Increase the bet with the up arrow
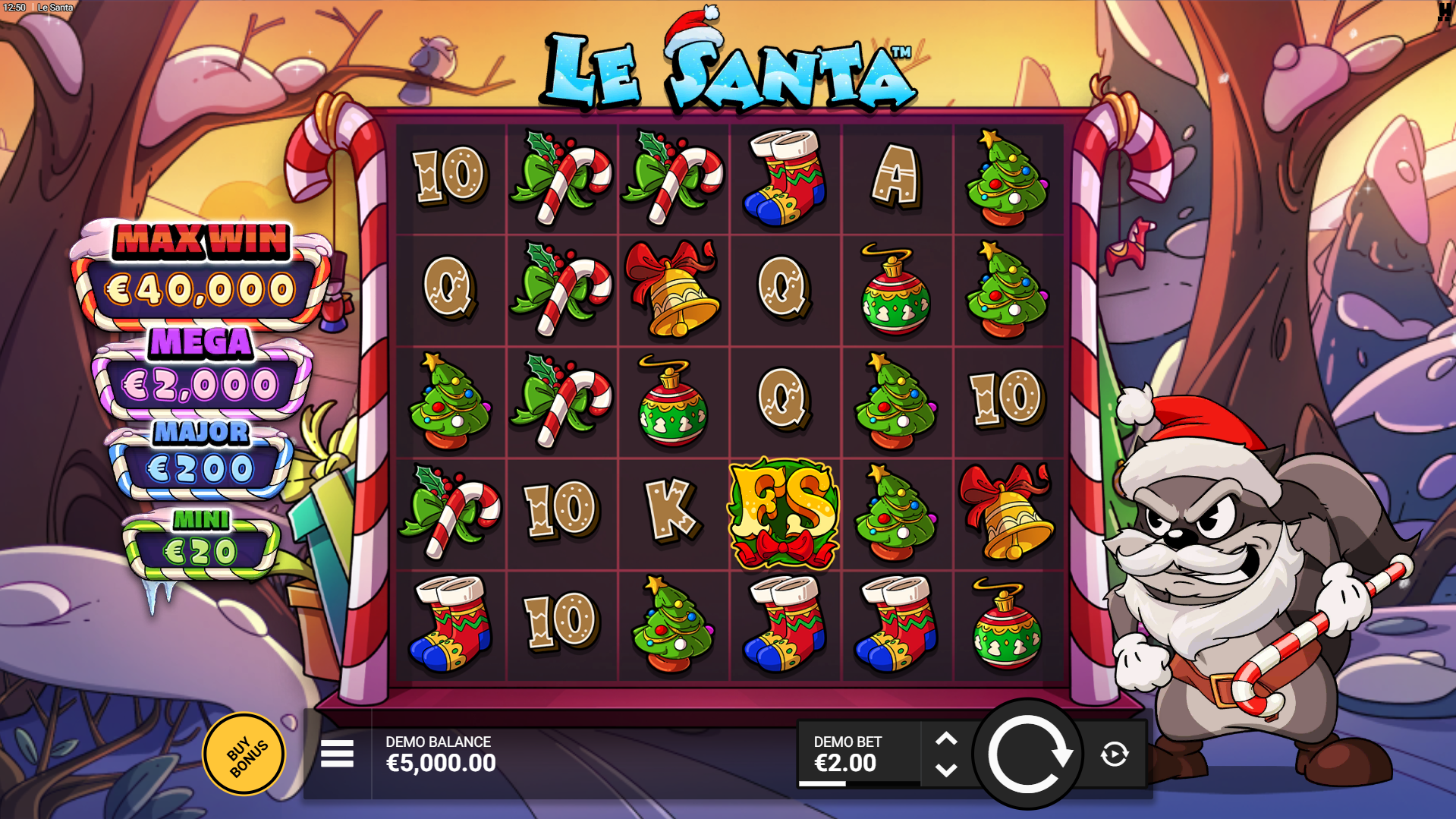Image resolution: width=1456 pixels, height=819 pixels. tap(946, 738)
